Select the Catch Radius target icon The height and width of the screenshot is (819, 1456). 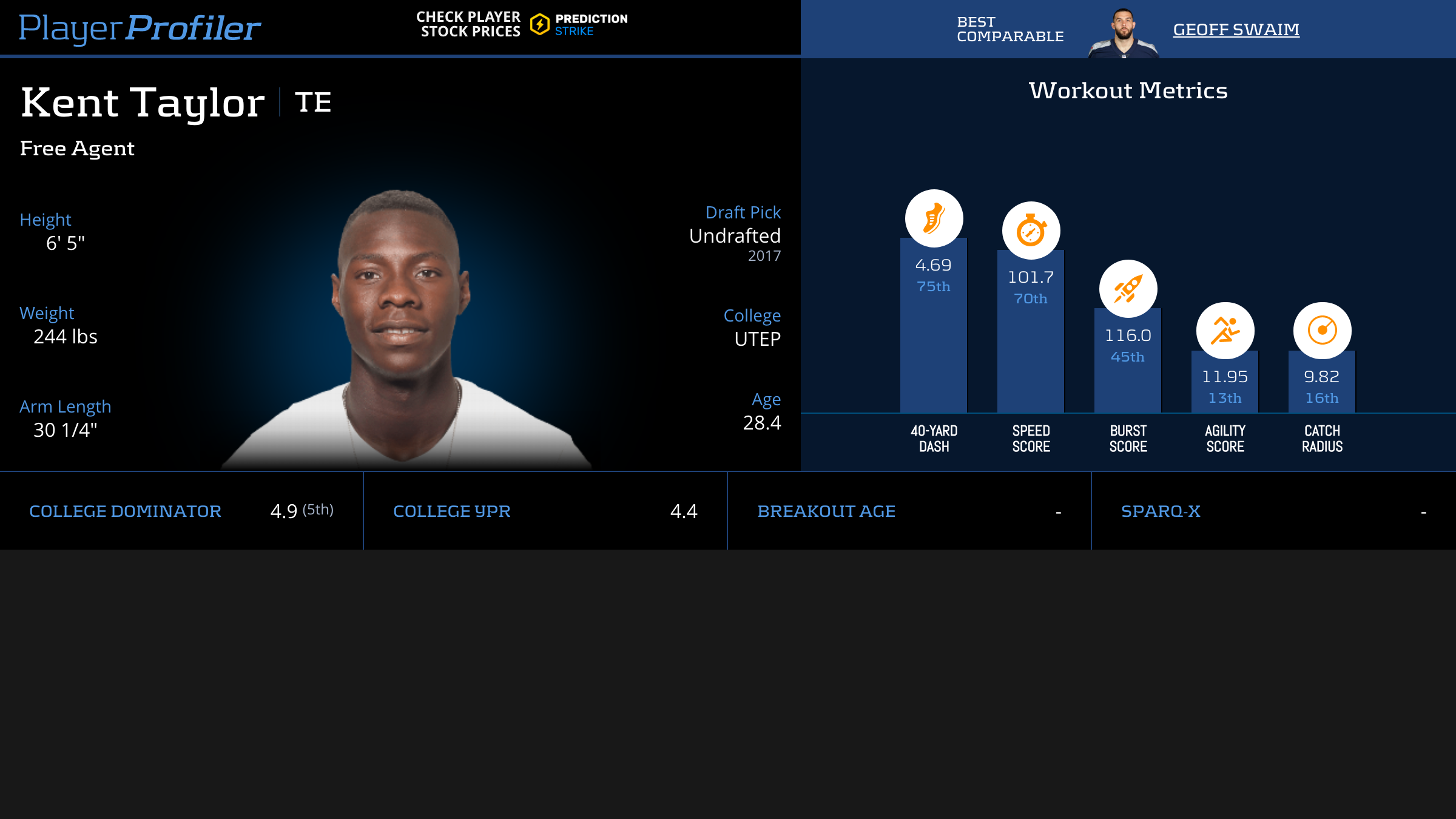[x=1322, y=331]
